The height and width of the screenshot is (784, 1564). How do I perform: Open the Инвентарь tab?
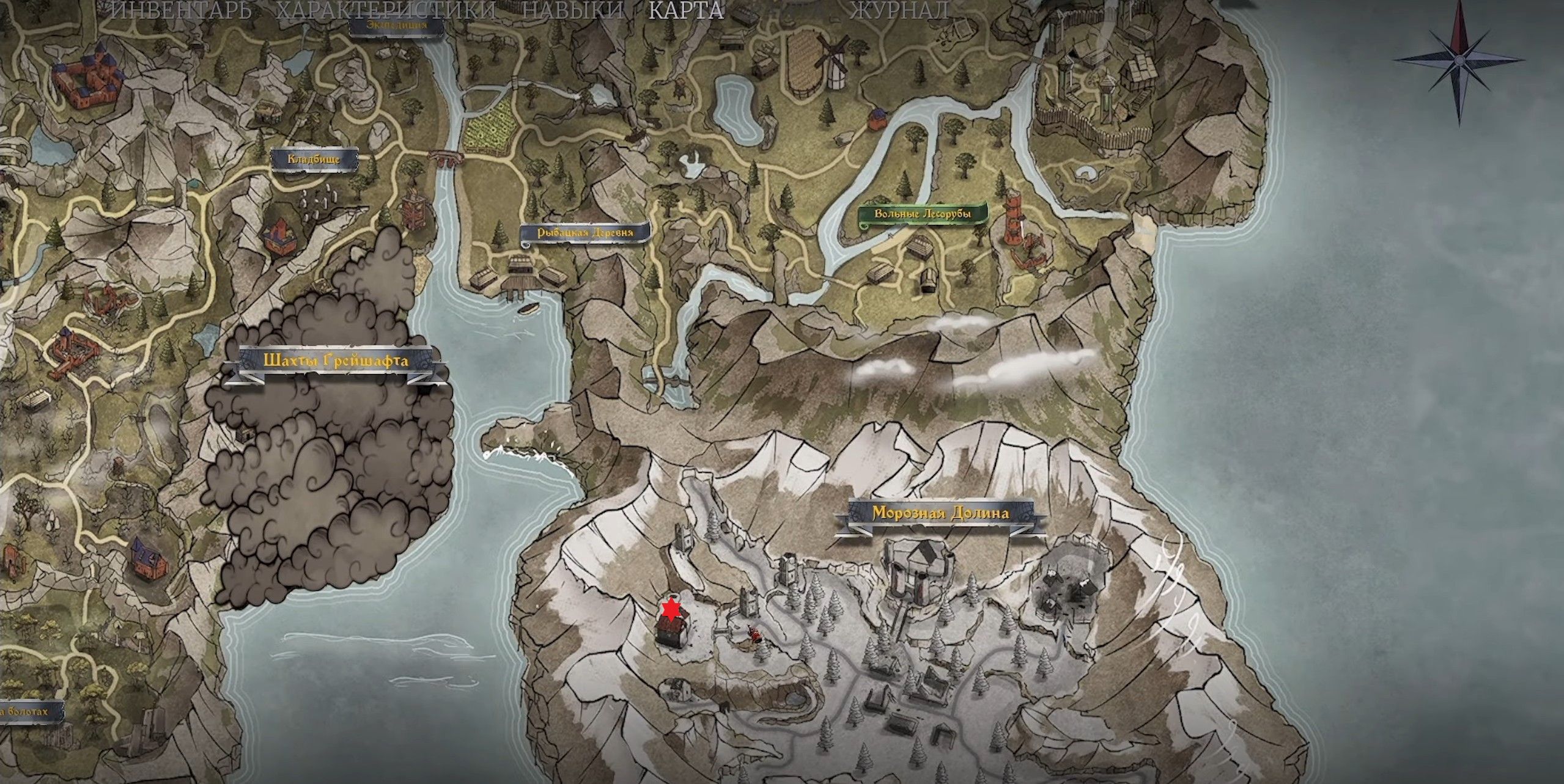tap(182, 11)
